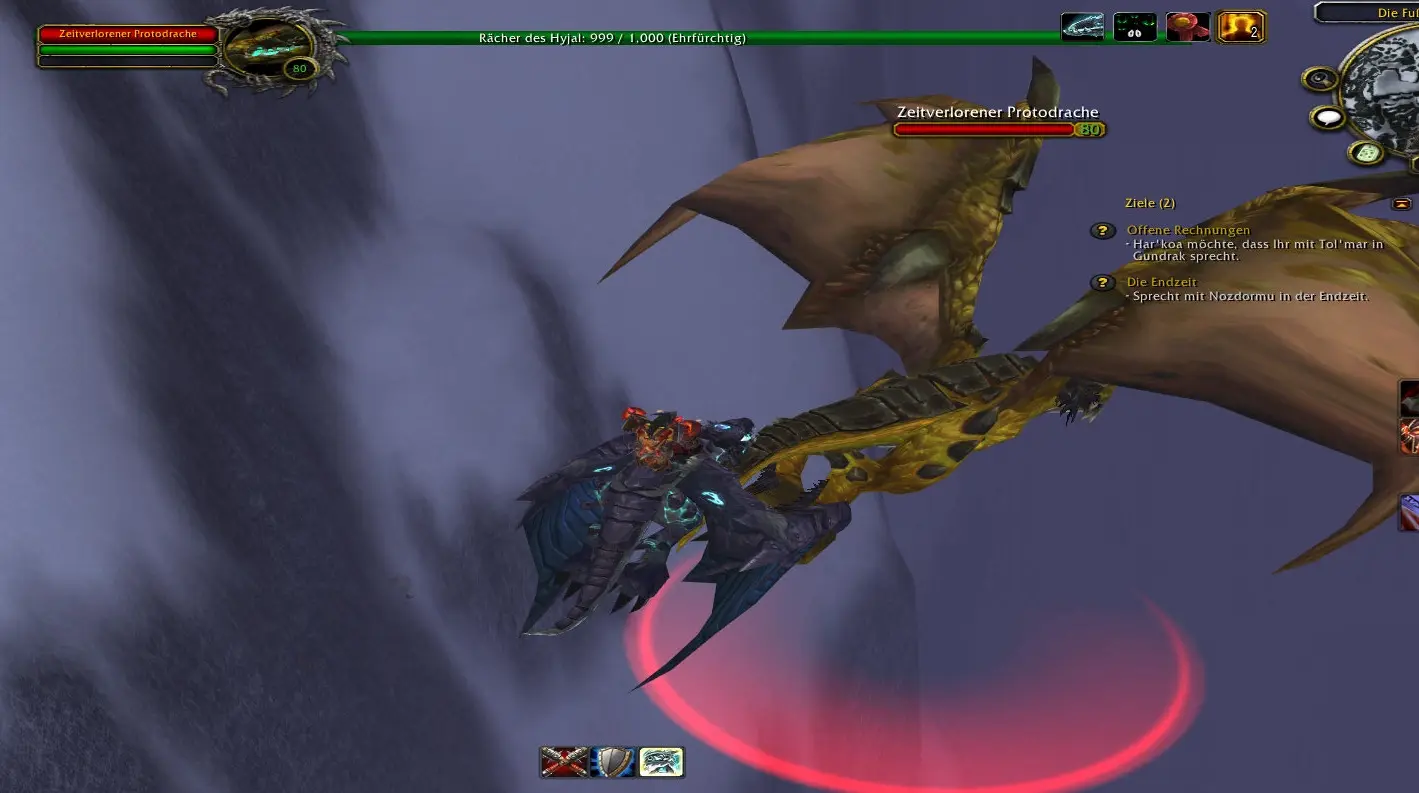Image resolution: width=1419 pixels, height=793 pixels.
Task: Click the question mark icon beside Die Endzeit
Action: [1102, 283]
